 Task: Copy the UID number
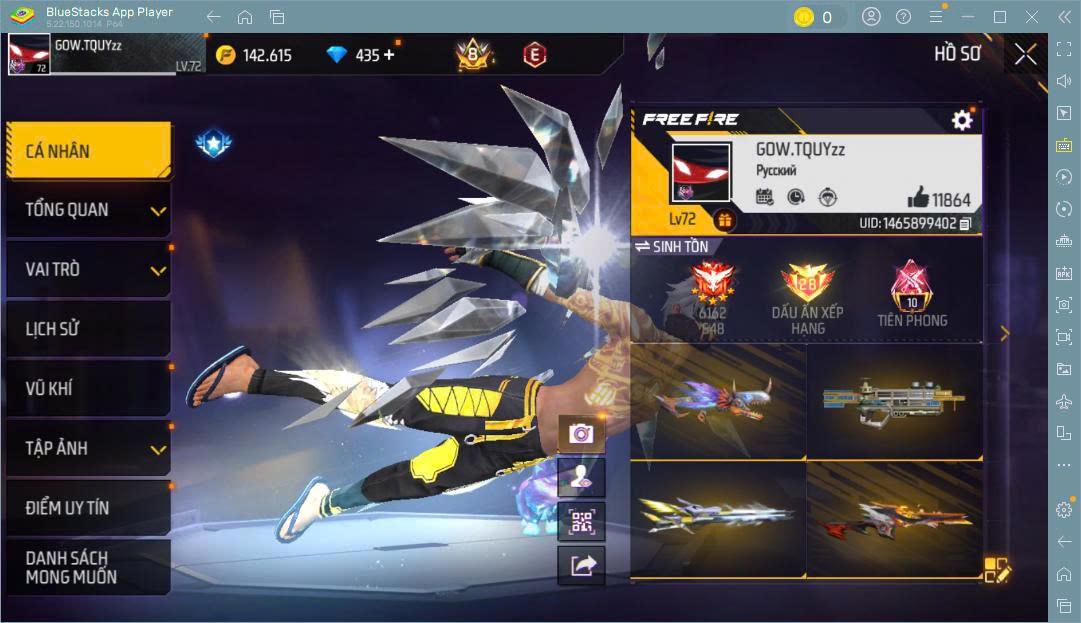pyautogui.click(x=965, y=224)
